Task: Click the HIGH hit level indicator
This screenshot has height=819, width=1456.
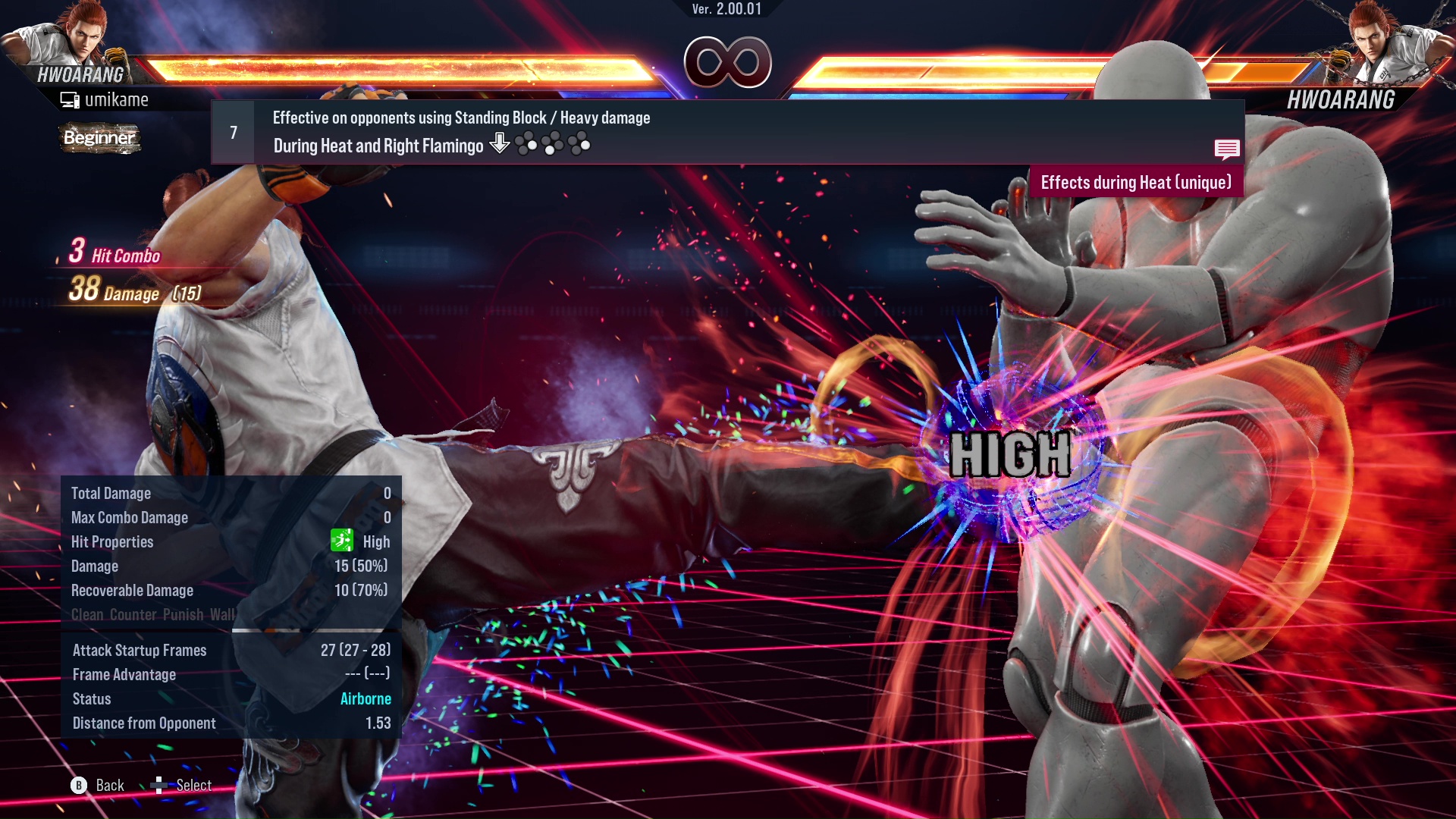Action: pos(1009,456)
